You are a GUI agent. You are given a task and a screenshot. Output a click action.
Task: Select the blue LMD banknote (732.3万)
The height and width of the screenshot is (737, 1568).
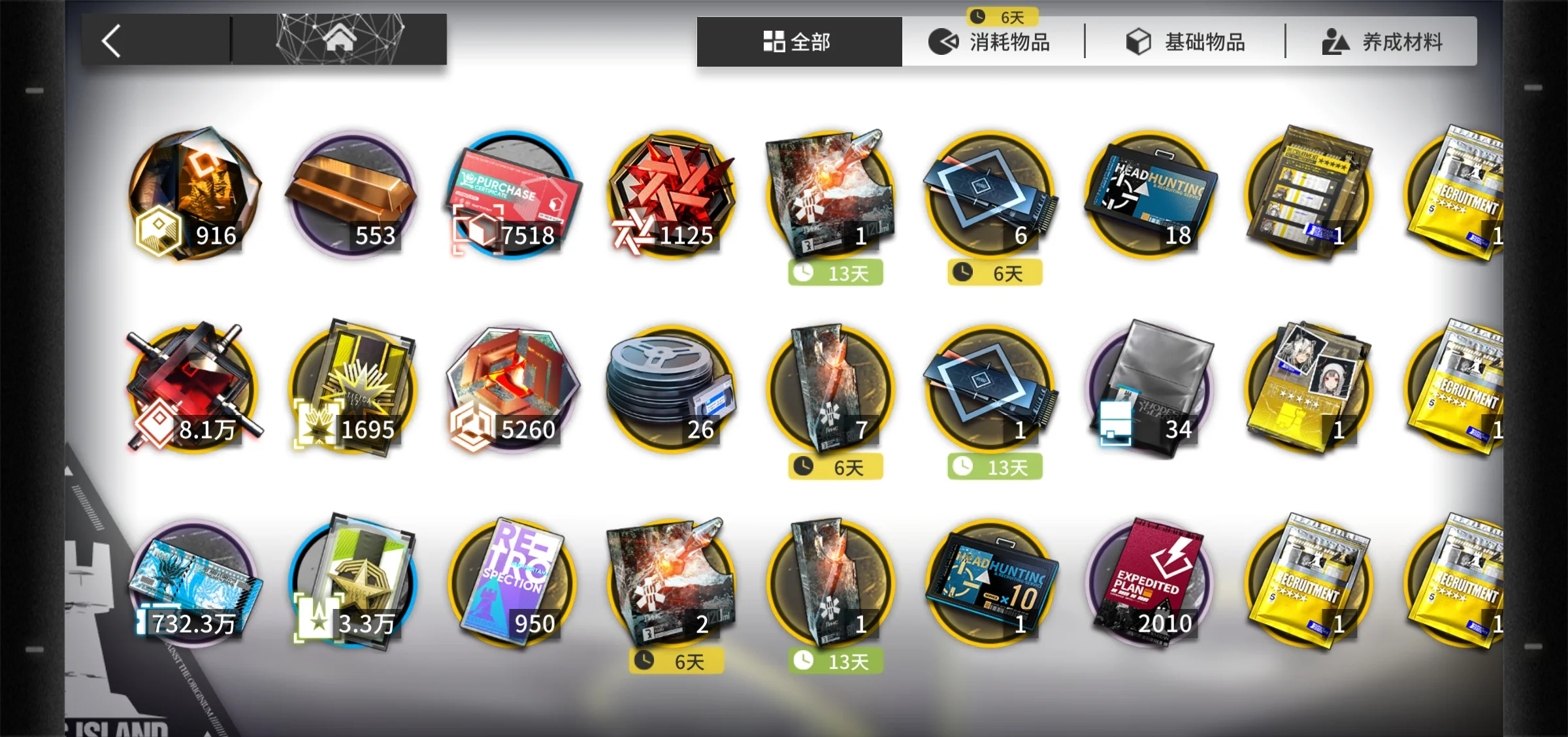pyautogui.click(x=193, y=583)
